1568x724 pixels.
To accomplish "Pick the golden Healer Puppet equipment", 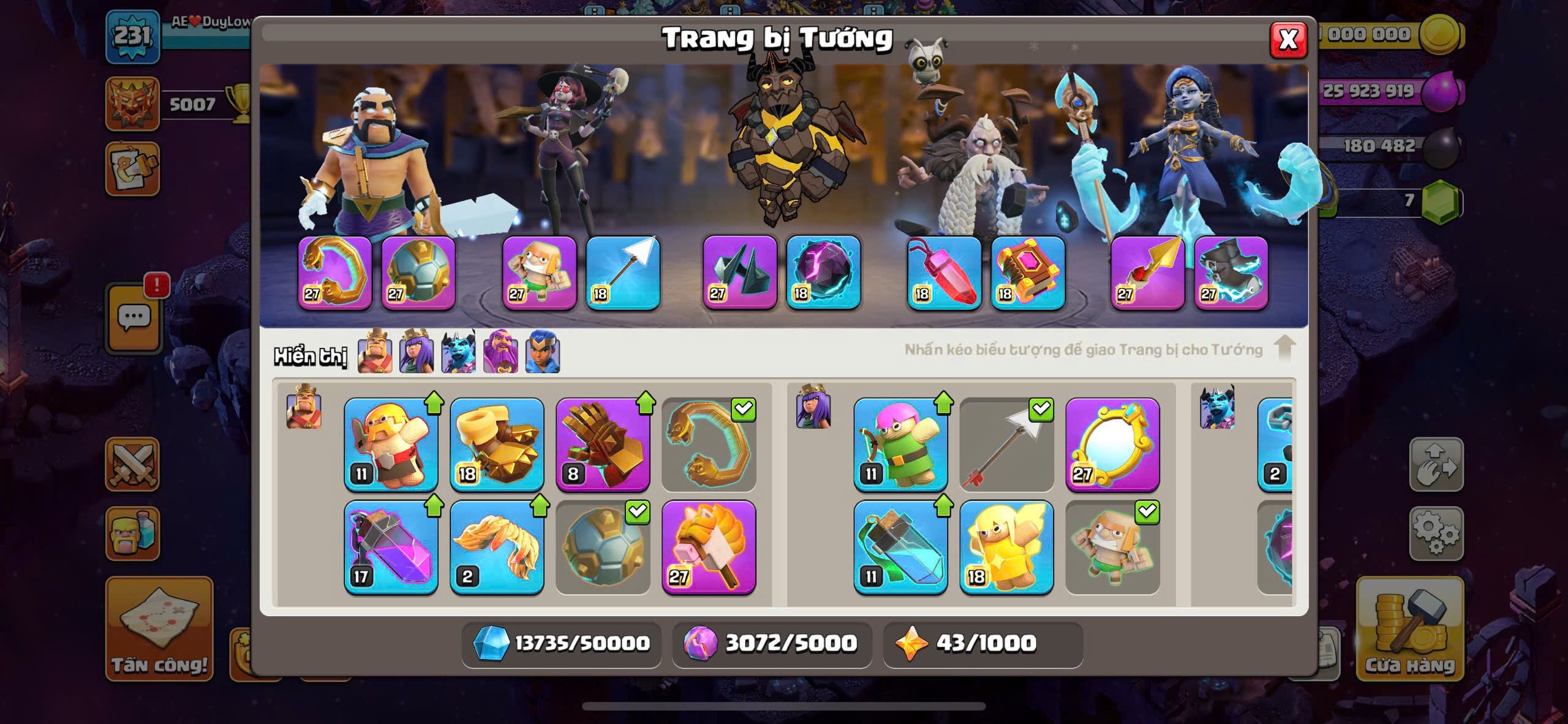I will (x=1006, y=548).
